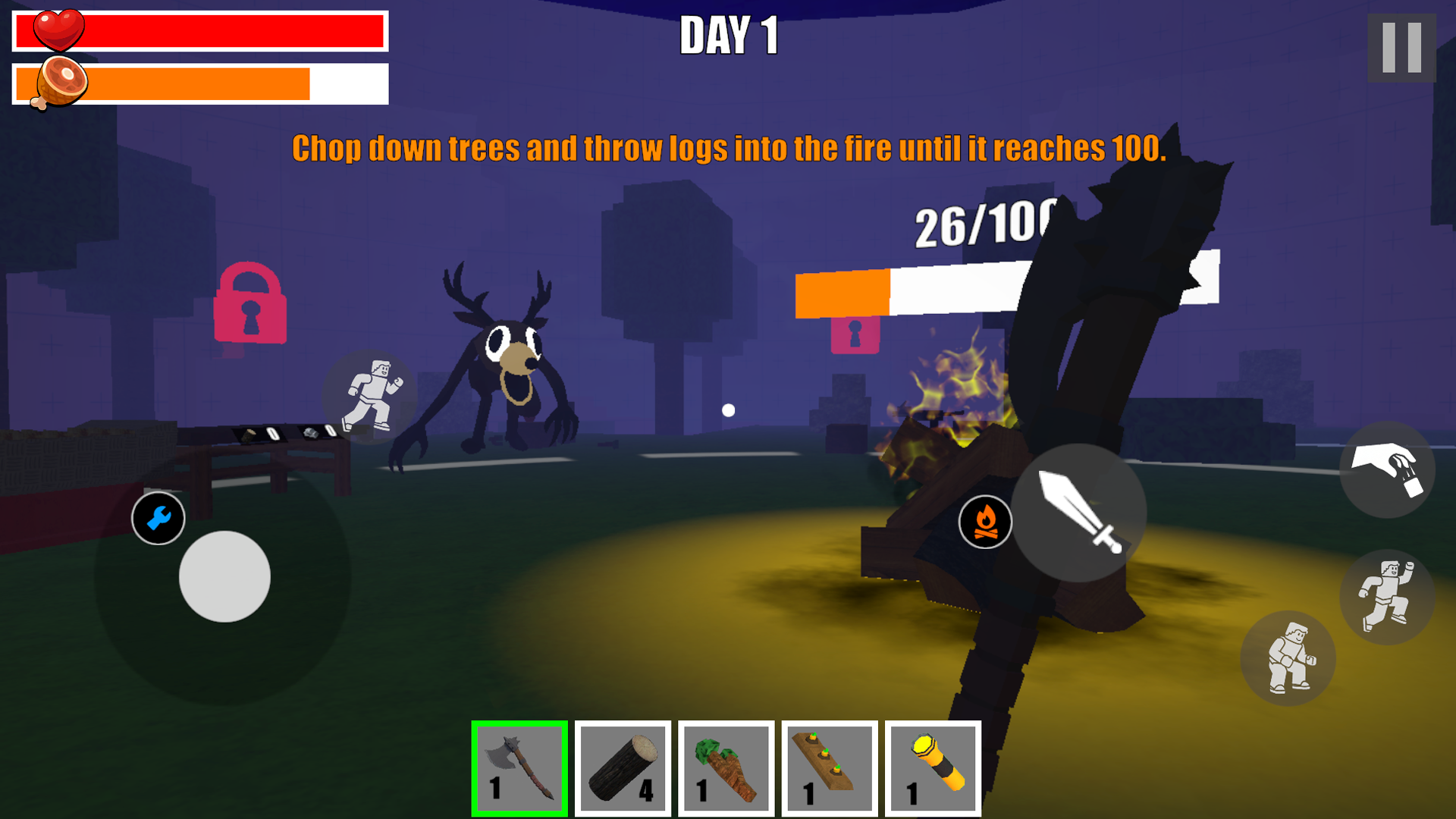Tap the campfire icon near the fire
This screenshot has height=819, width=1456.
point(987,523)
